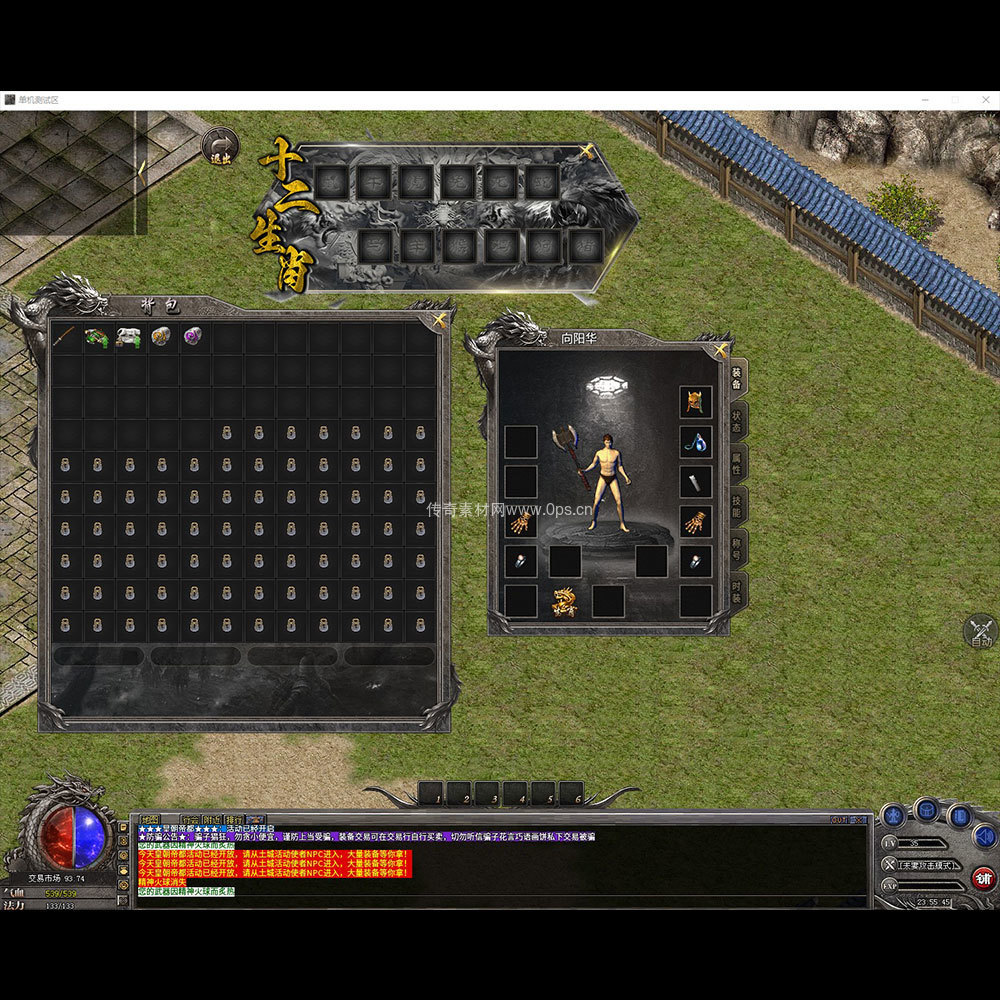
Task: Switch to the 状态 status tab
Action: [737, 419]
